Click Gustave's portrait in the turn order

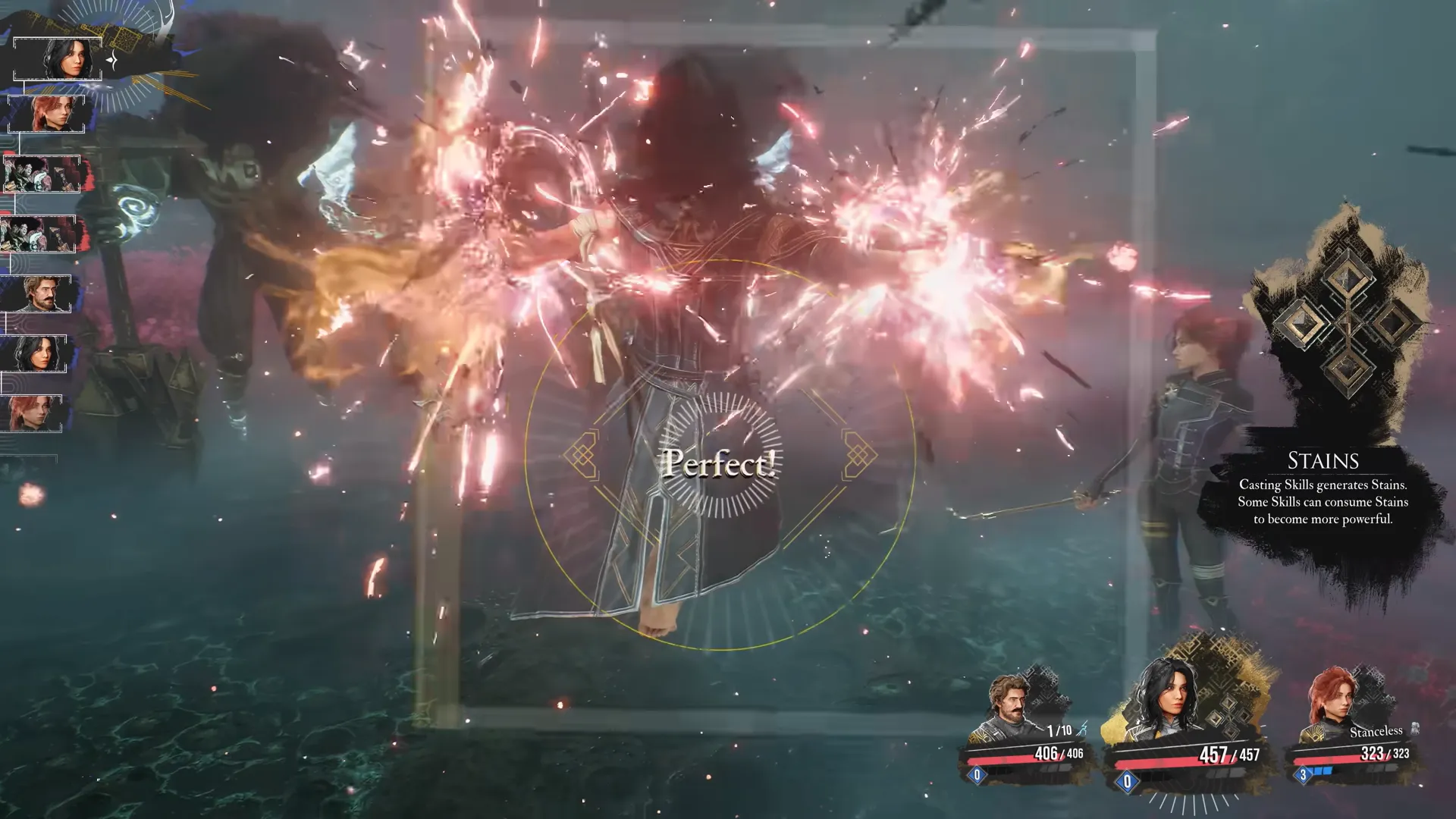click(x=37, y=294)
